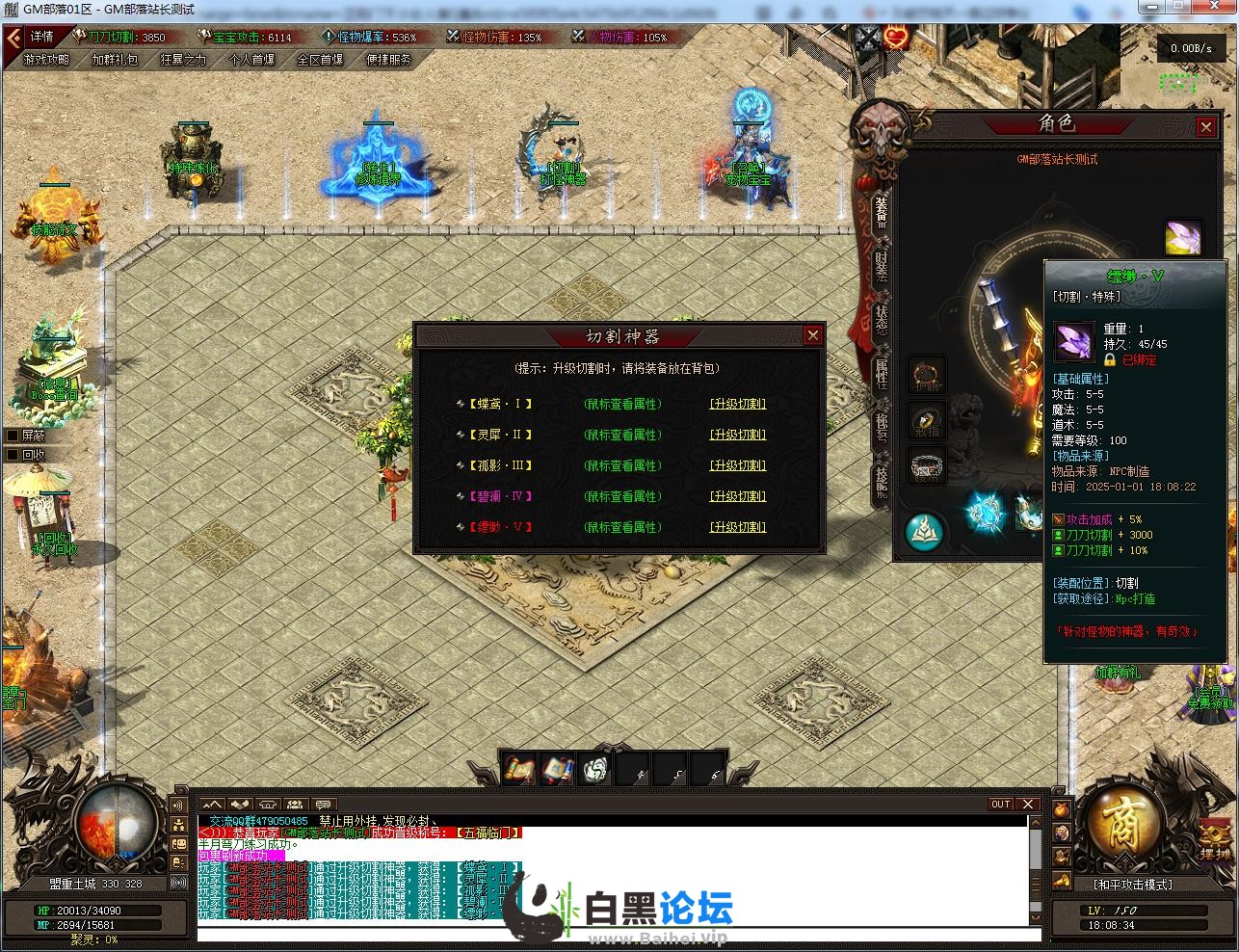Open the 全区首爆 menu
Image resolution: width=1239 pixels, height=952 pixels.
coord(320,59)
